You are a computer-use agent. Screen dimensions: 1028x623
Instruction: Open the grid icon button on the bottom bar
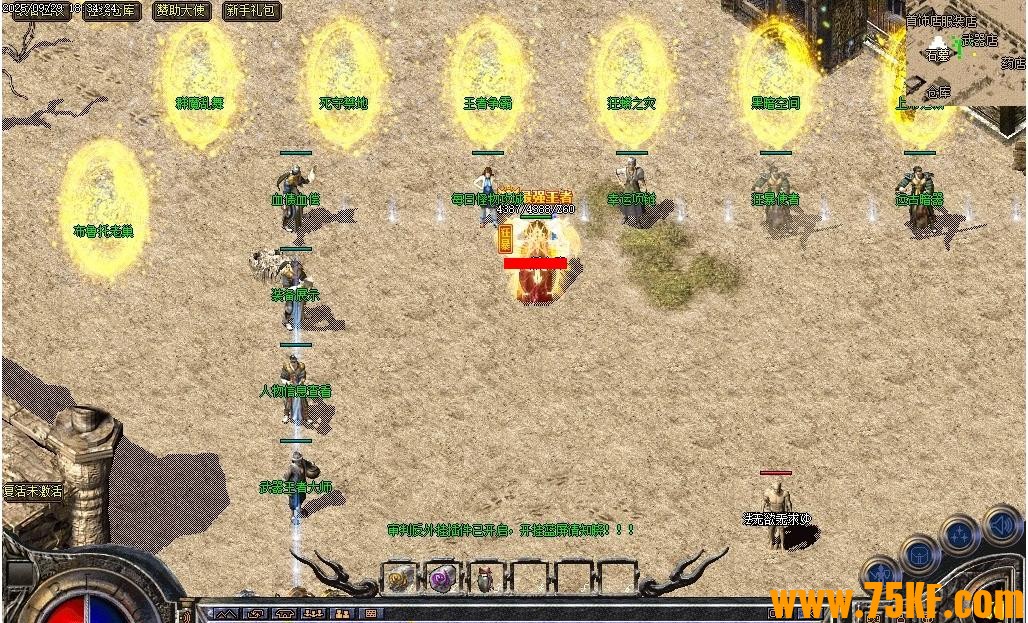[x=370, y=613]
